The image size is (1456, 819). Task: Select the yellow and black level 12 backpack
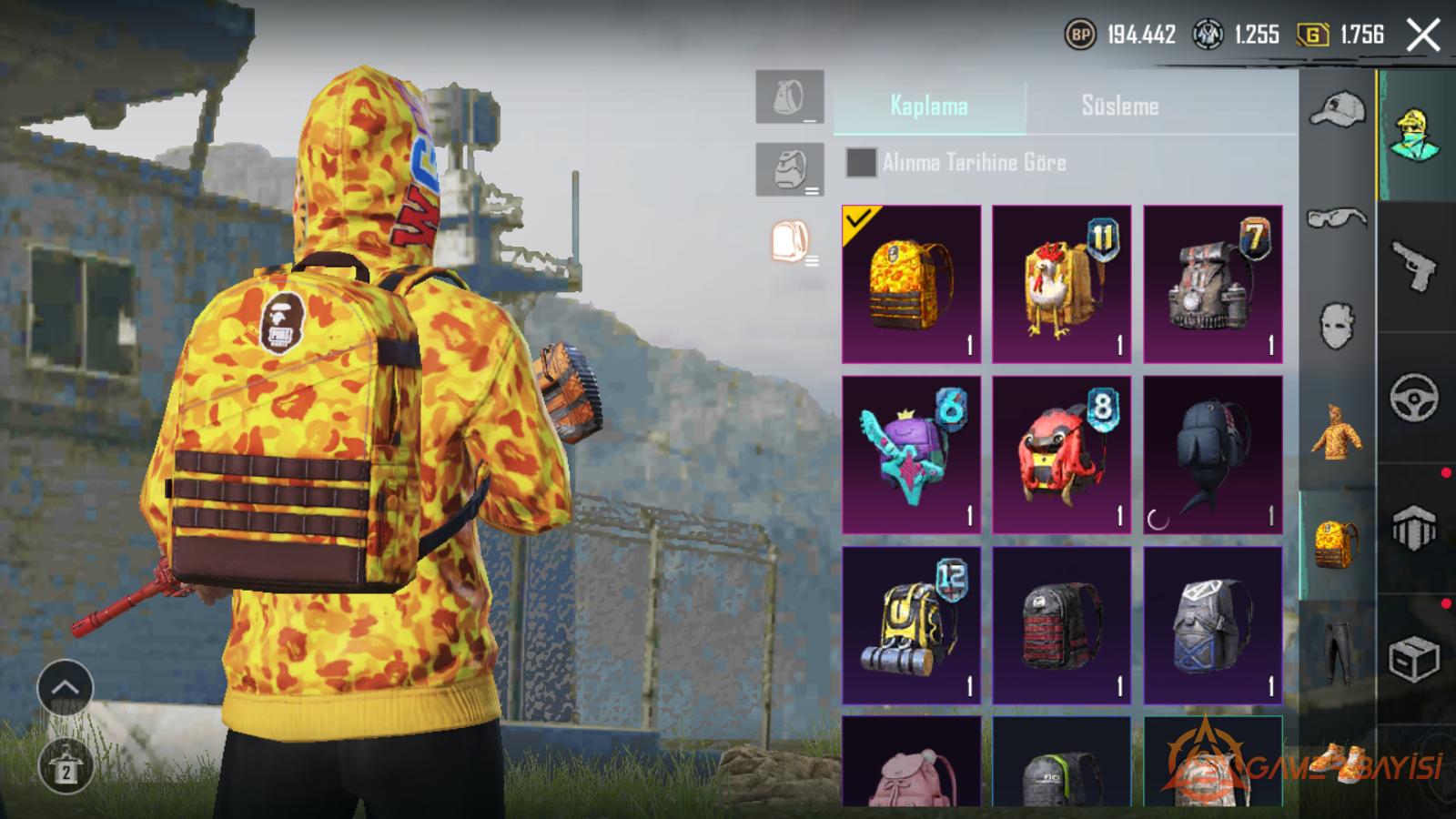tap(911, 624)
